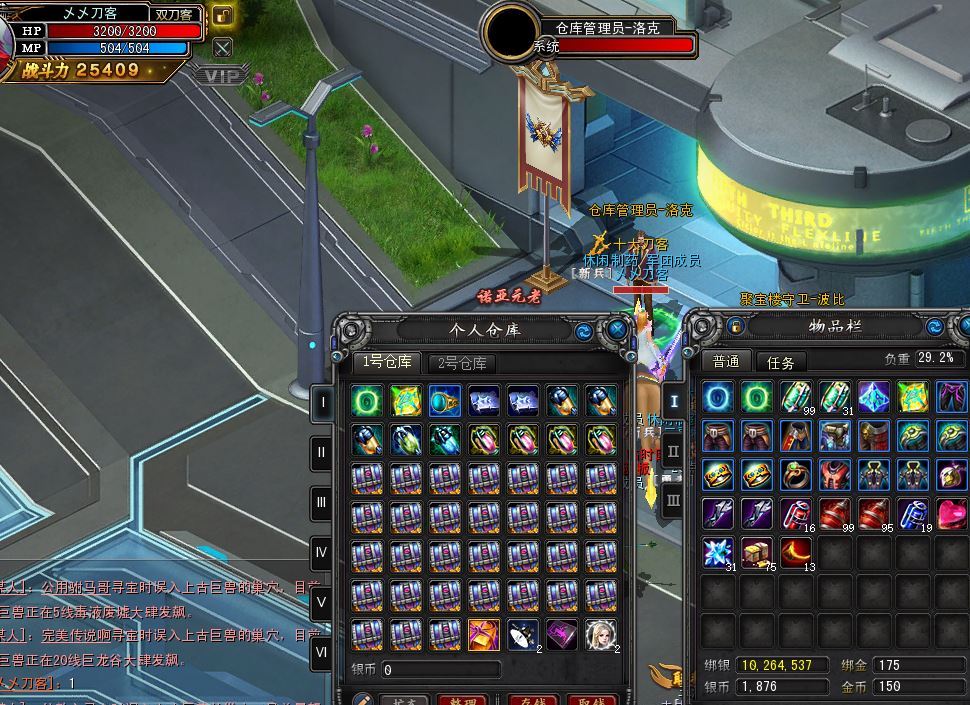
Task: Refresh the personal warehouse with the blue arrows button
Action: [583, 331]
